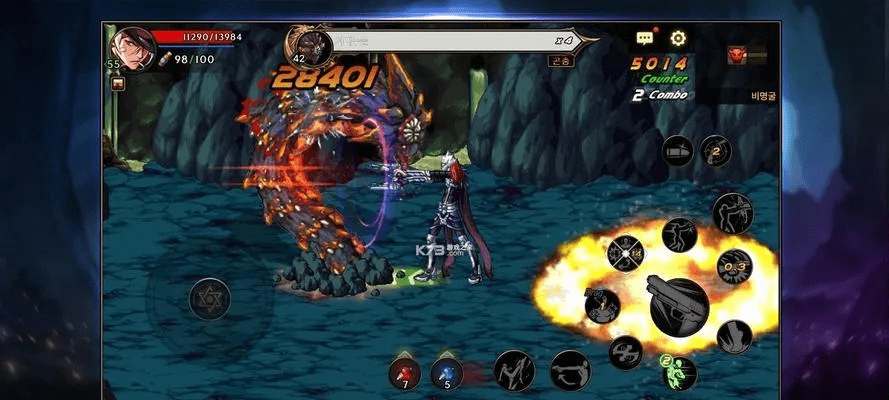Open the gear settings menu
This screenshot has height=400, width=889.
point(679,39)
